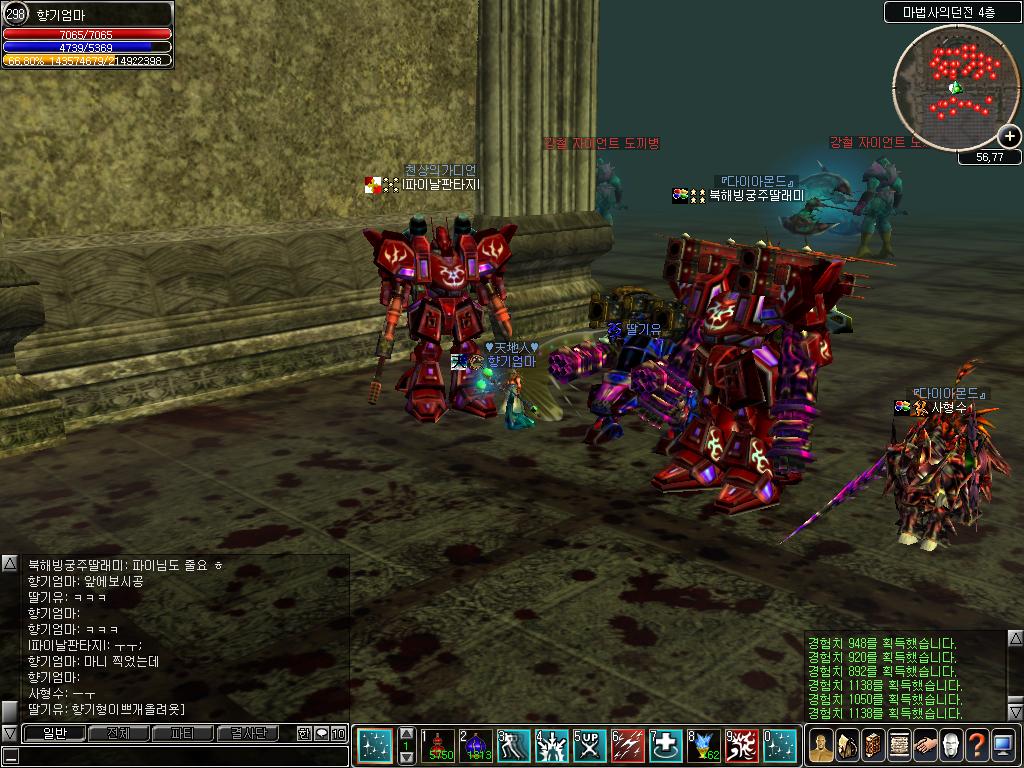Screen dimensions: 1024x768
Task: Switch to the 결사단 chat tab
Action: pos(248,733)
